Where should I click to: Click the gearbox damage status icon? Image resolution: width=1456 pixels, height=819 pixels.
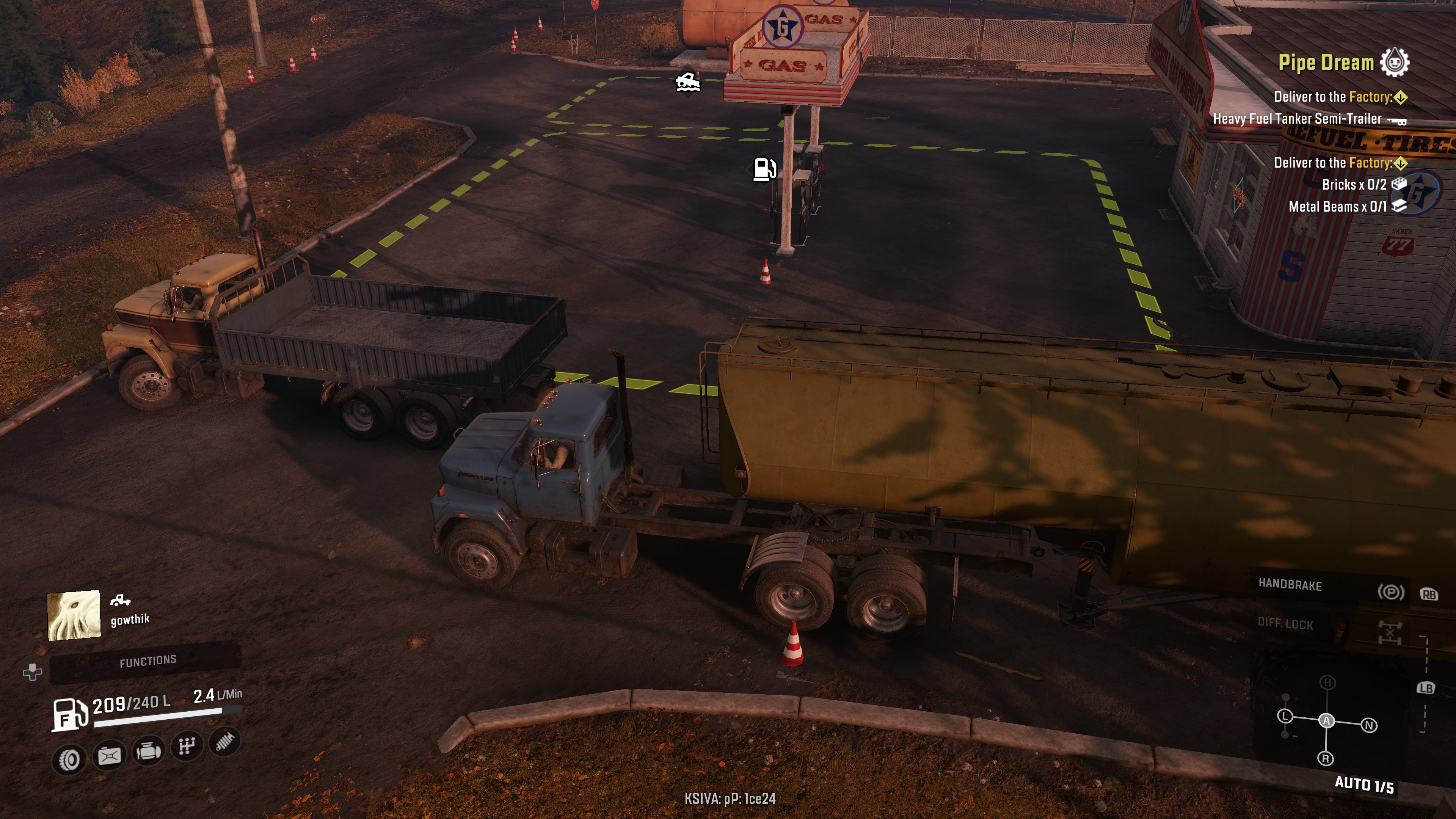coord(187,746)
